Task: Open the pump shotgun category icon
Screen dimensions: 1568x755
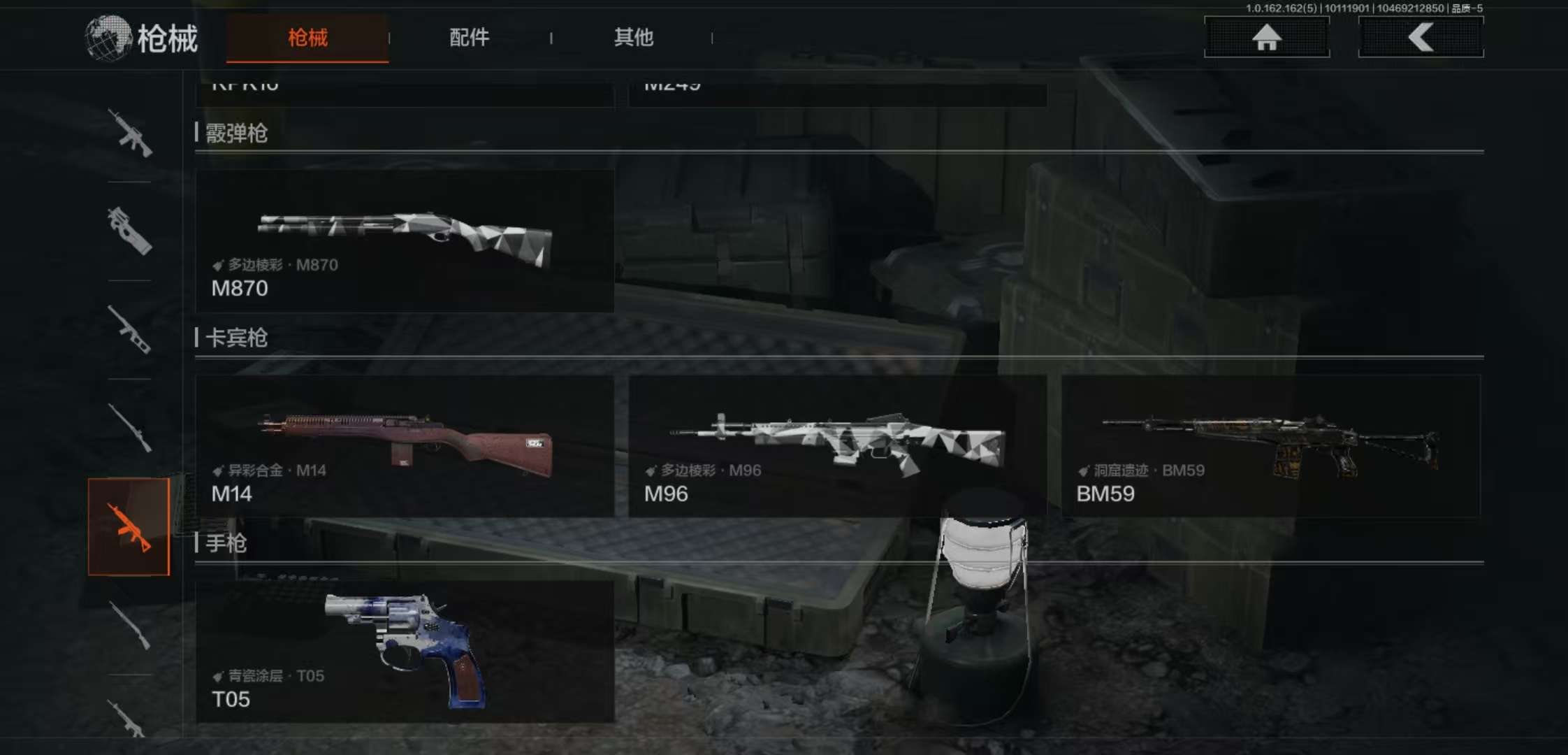Action: coord(130,625)
